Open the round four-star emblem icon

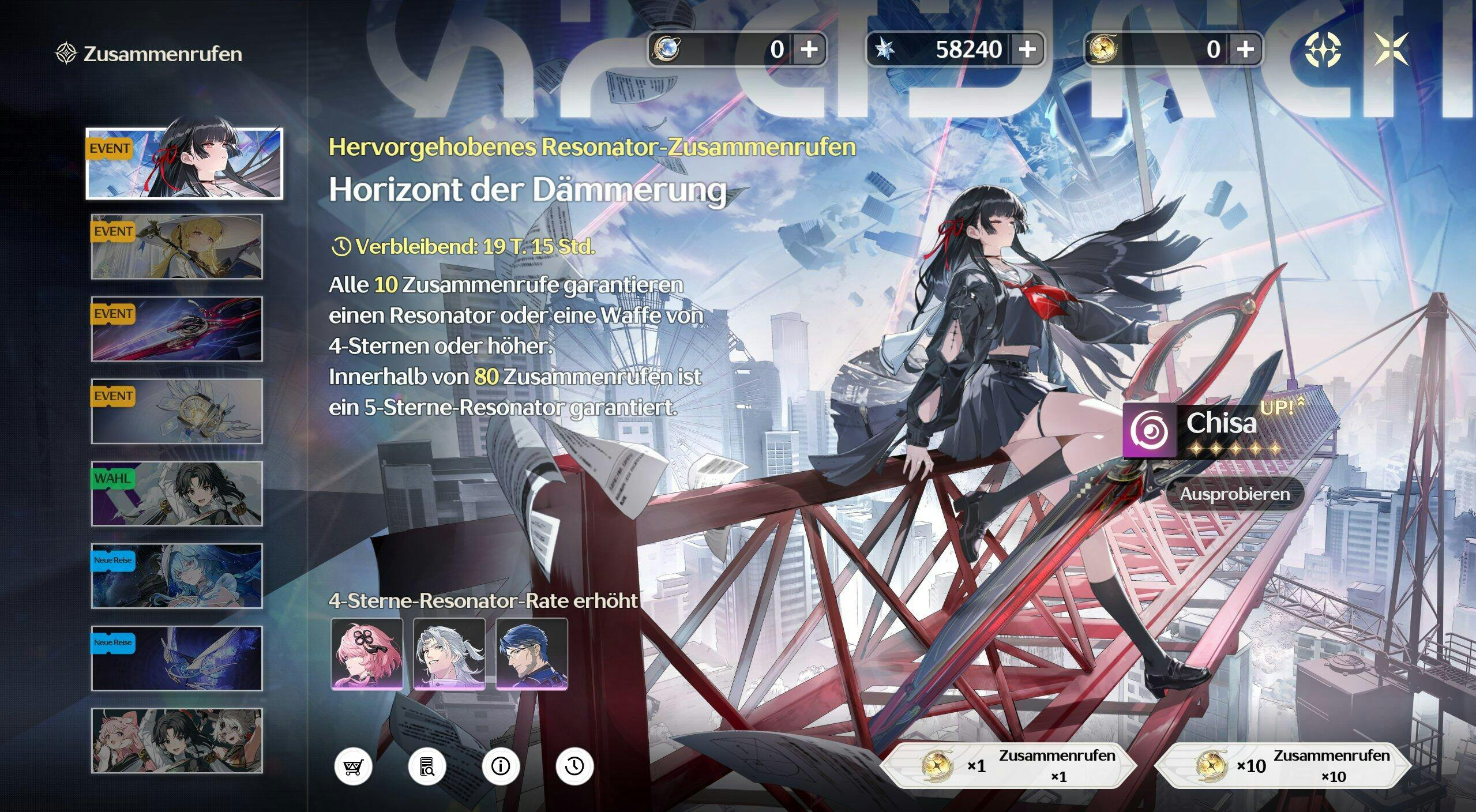tap(1323, 49)
